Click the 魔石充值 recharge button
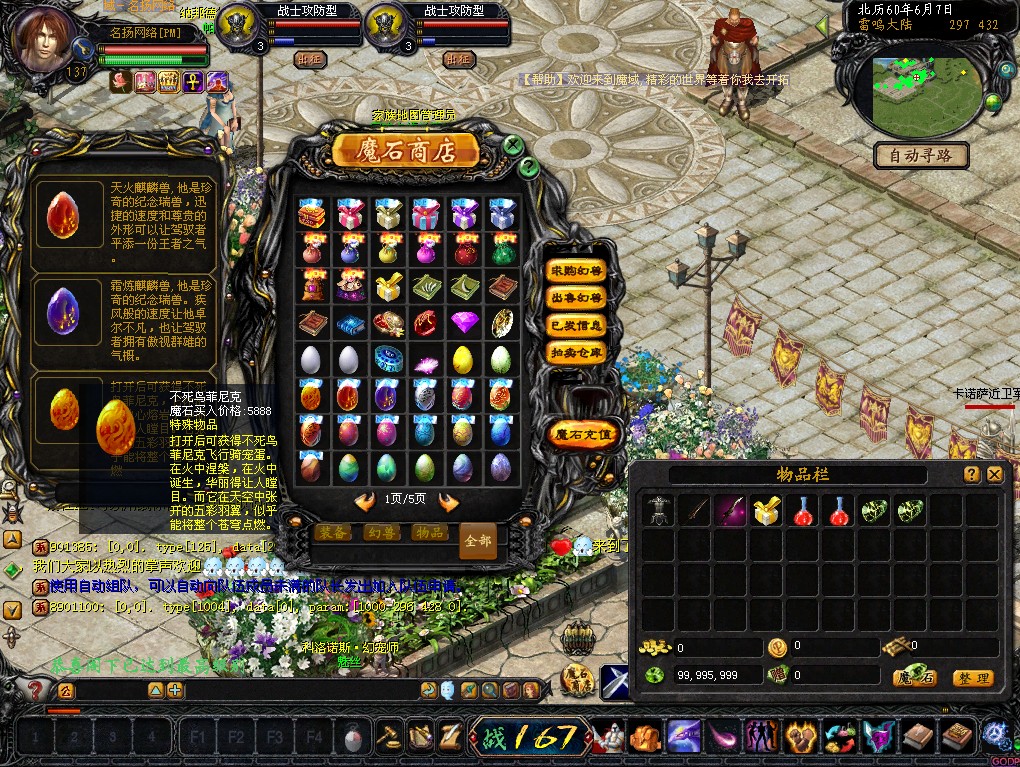This screenshot has width=1020, height=767. (x=584, y=435)
